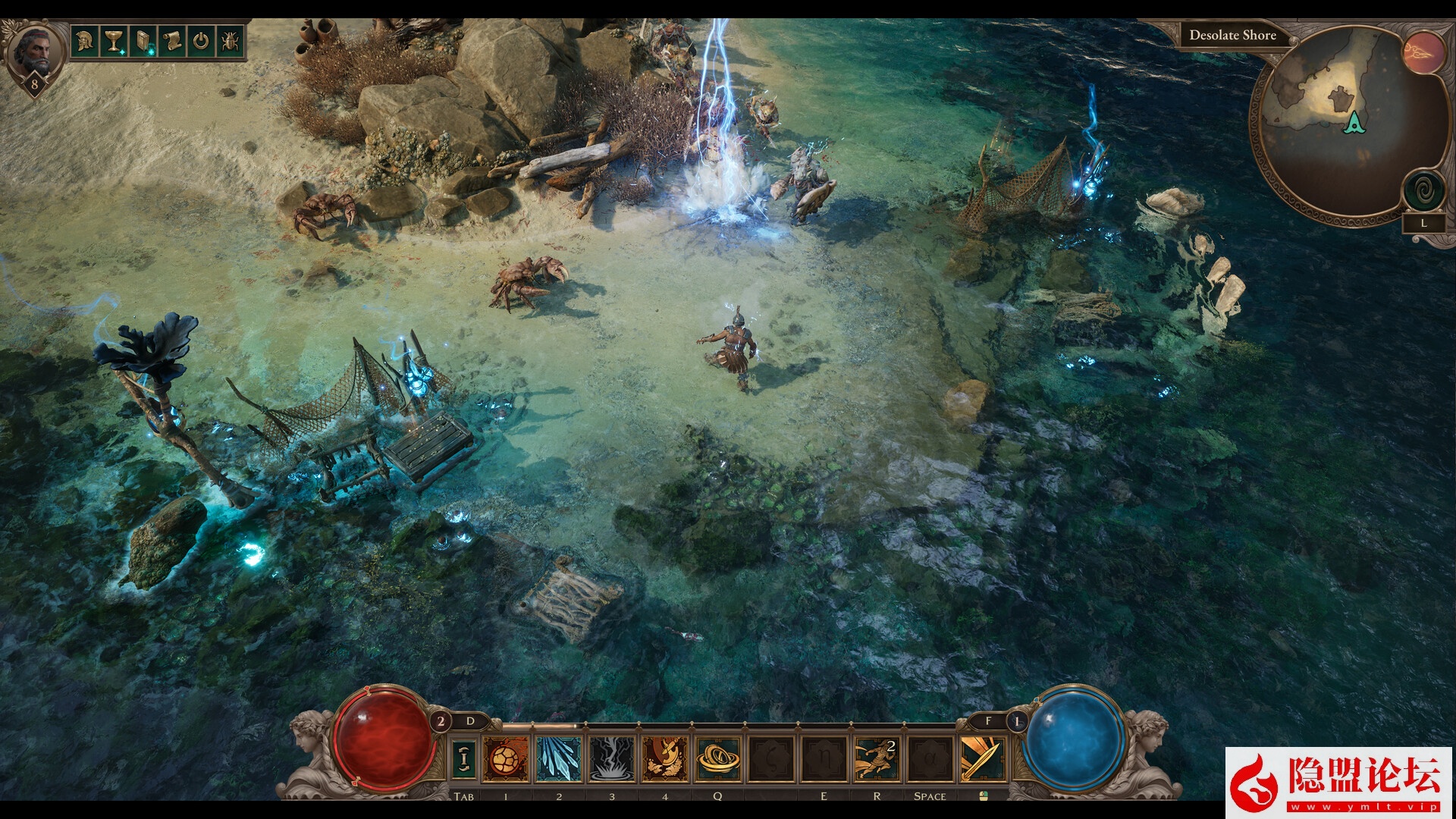The width and height of the screenshot is (1456, 819).
Task: Open the quest scroll menu icon
Action: point(171,40)
